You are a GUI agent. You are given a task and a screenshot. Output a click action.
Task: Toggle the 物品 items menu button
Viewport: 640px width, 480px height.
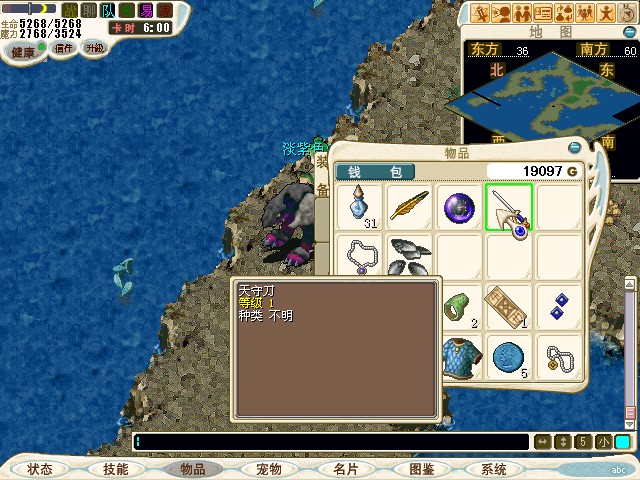(x=192, y=468)
